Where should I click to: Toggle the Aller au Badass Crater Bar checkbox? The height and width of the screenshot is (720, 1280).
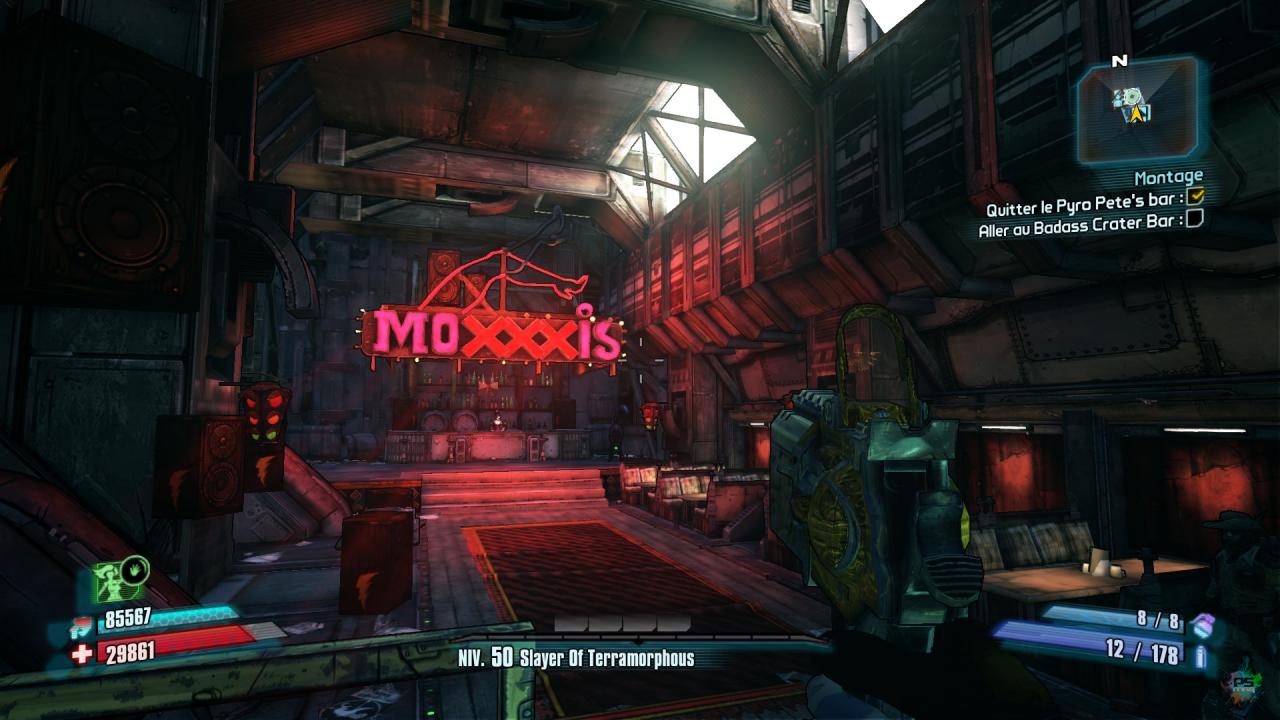coord(1194,218)
